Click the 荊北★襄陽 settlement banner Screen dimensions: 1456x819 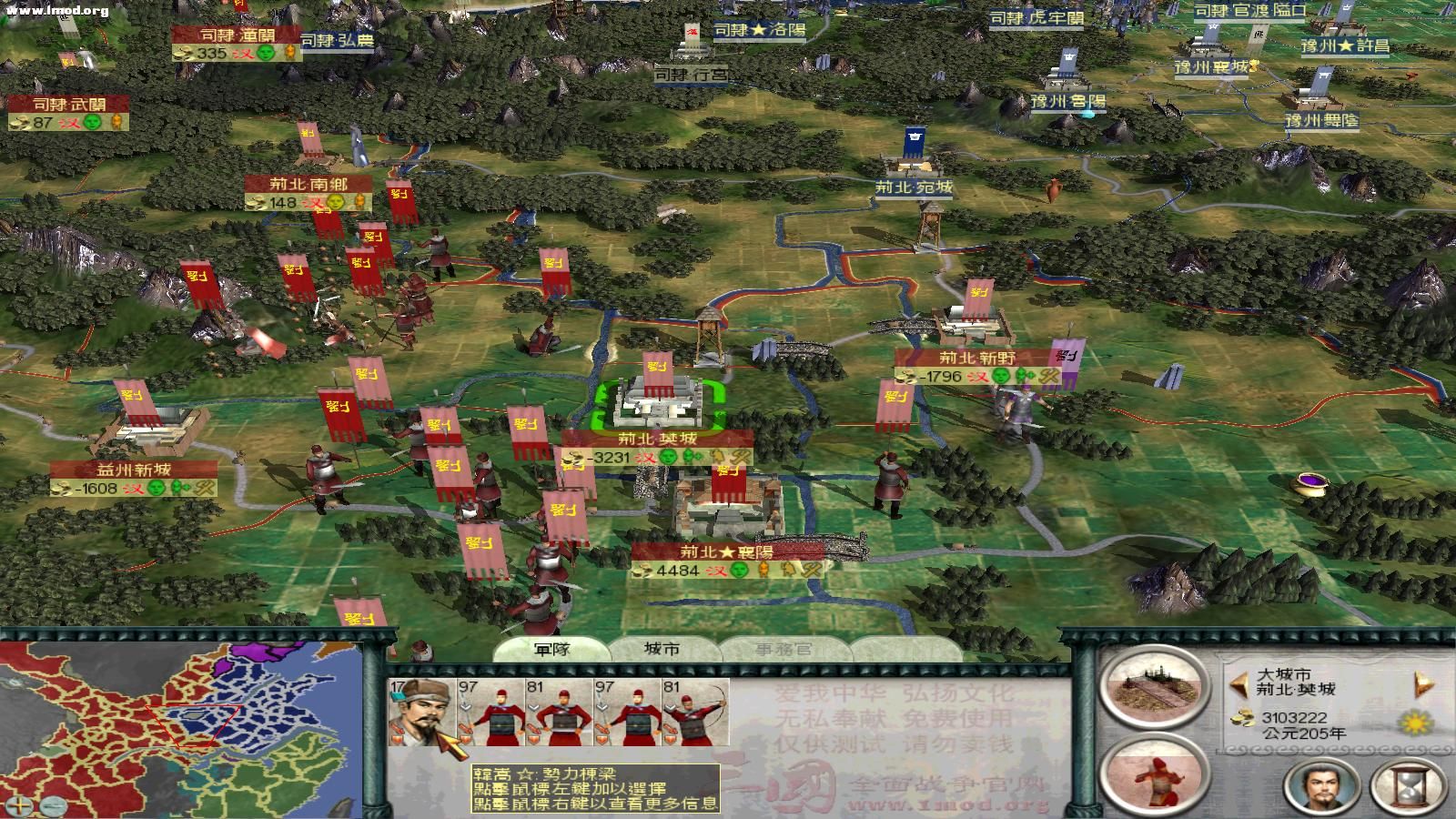725,551
